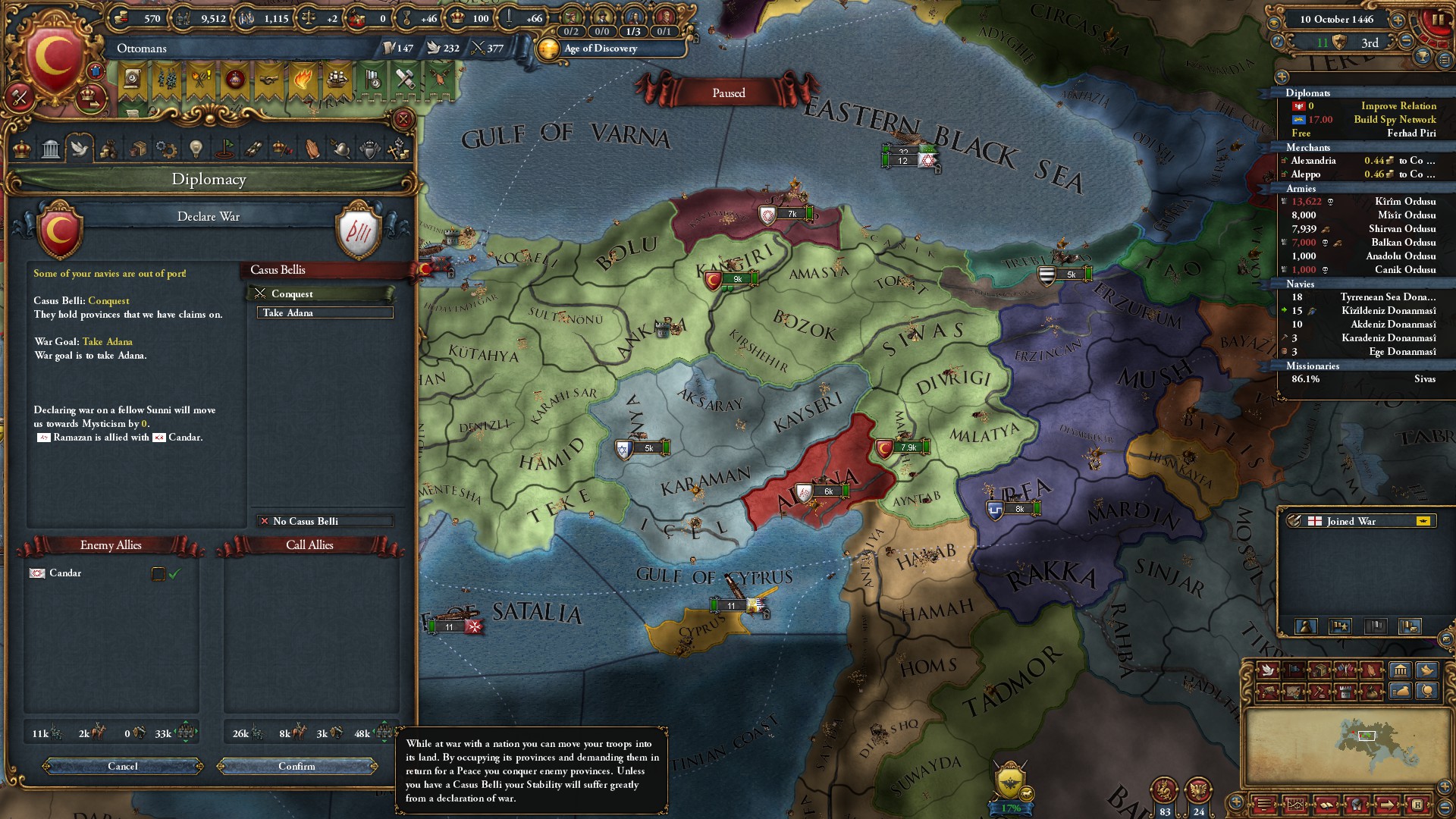Confirm the war declaration

297,767
